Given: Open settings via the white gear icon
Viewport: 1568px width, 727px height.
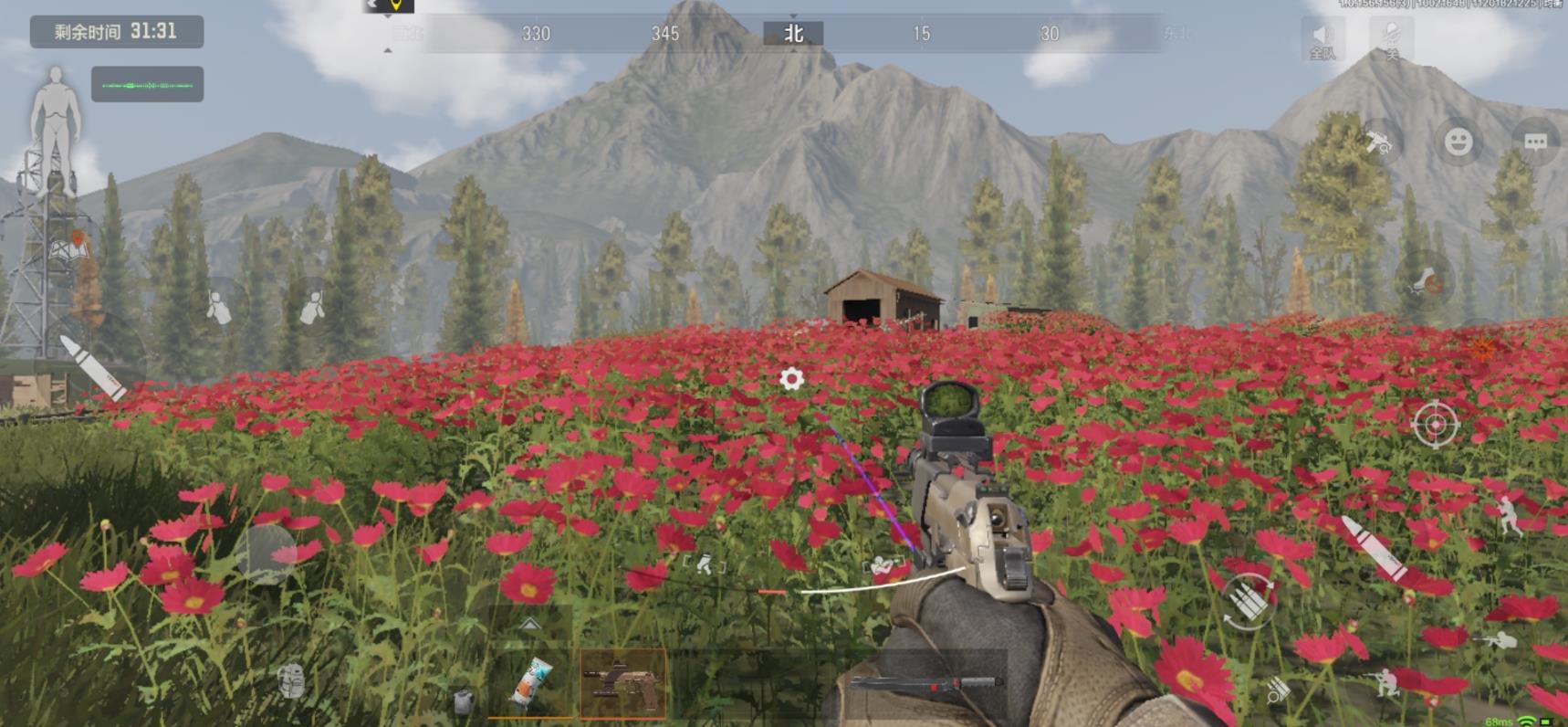Looking at the screenshot, I should [x=791, y=378].
